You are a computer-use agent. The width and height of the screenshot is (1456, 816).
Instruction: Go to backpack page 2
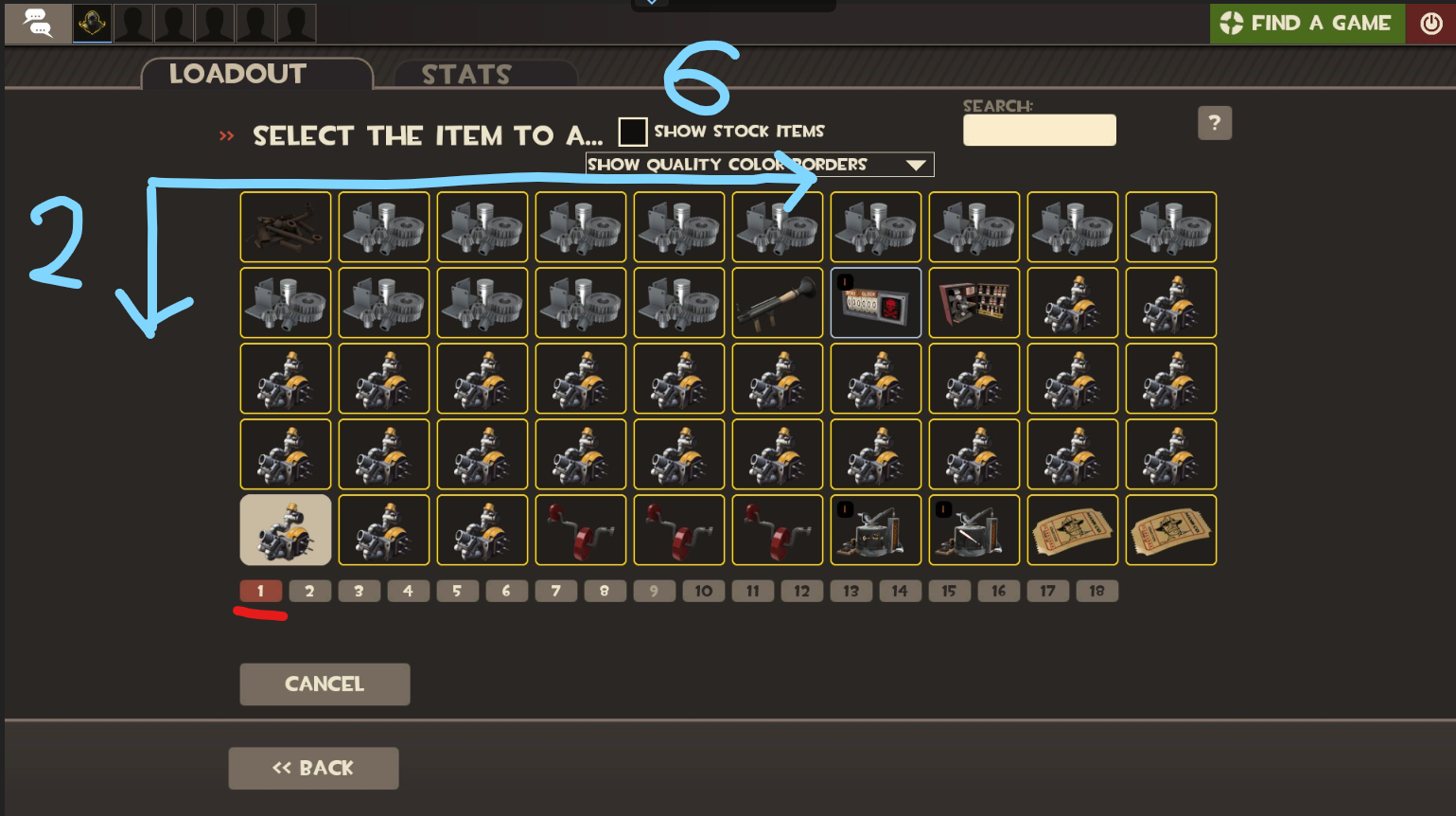[309, 590]
